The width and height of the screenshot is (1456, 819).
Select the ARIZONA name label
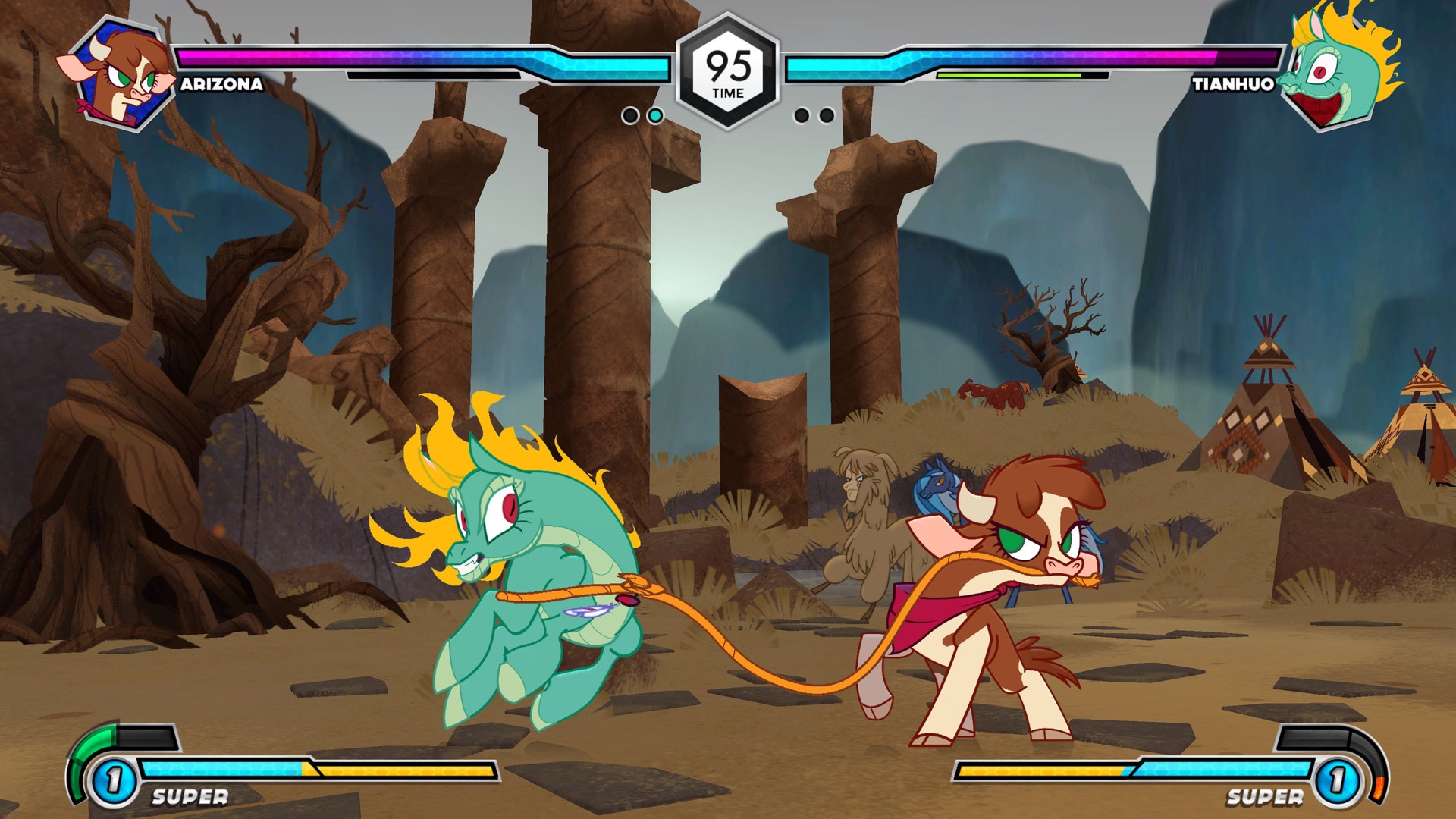220,86
